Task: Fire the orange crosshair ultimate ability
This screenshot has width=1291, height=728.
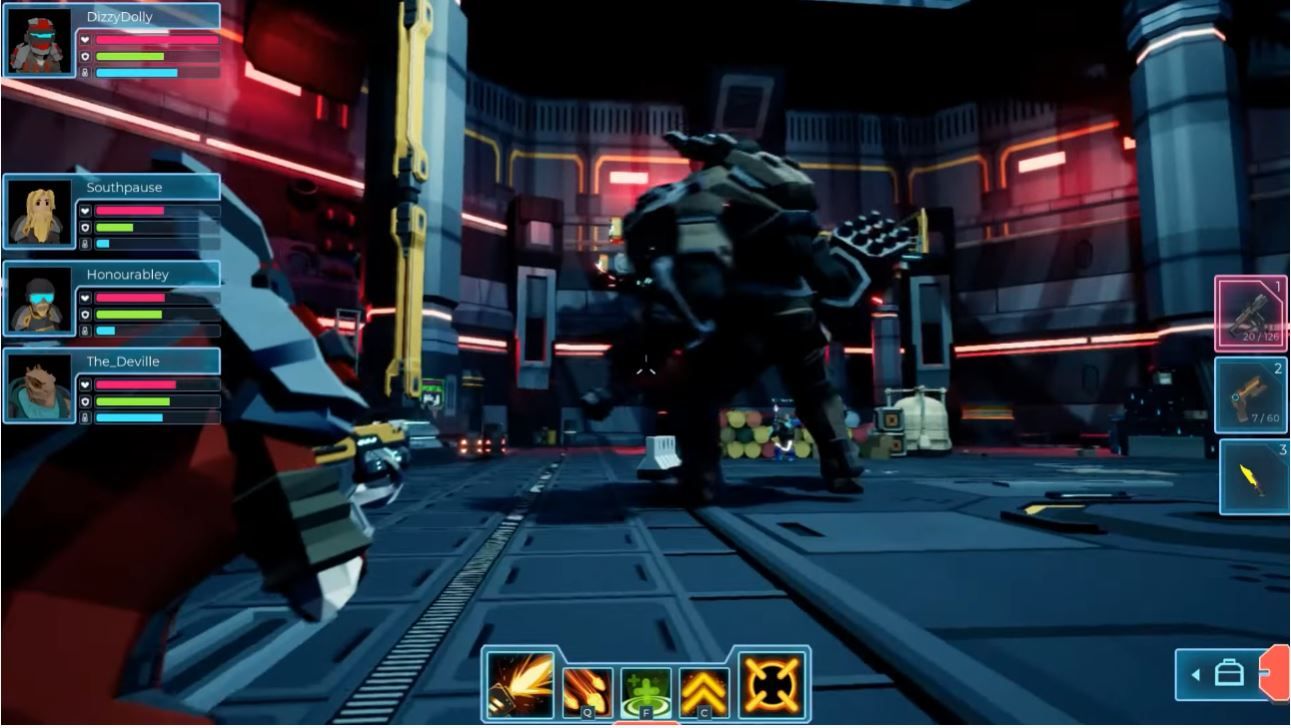Action: (773, 685)
